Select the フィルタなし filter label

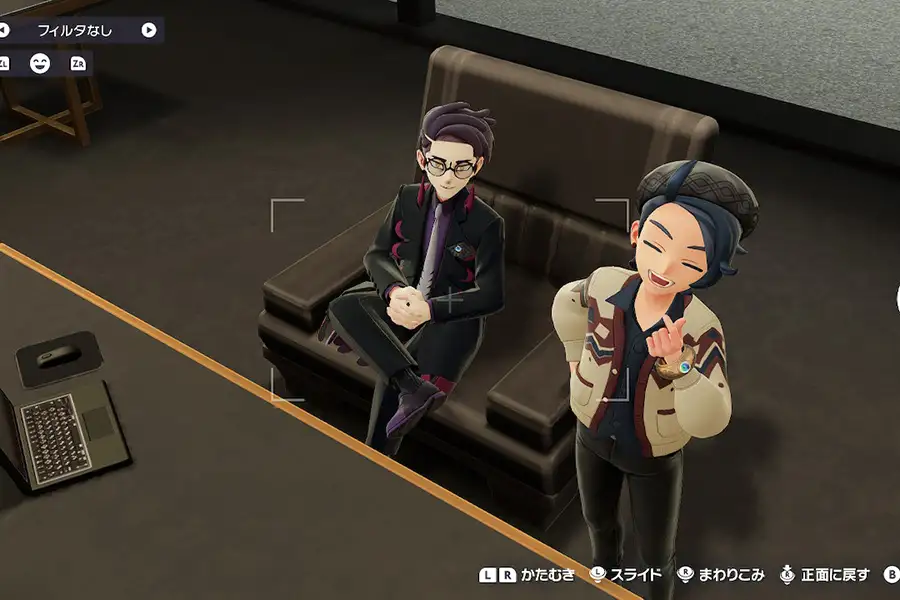pyautogui.click(x=75, y=30)
